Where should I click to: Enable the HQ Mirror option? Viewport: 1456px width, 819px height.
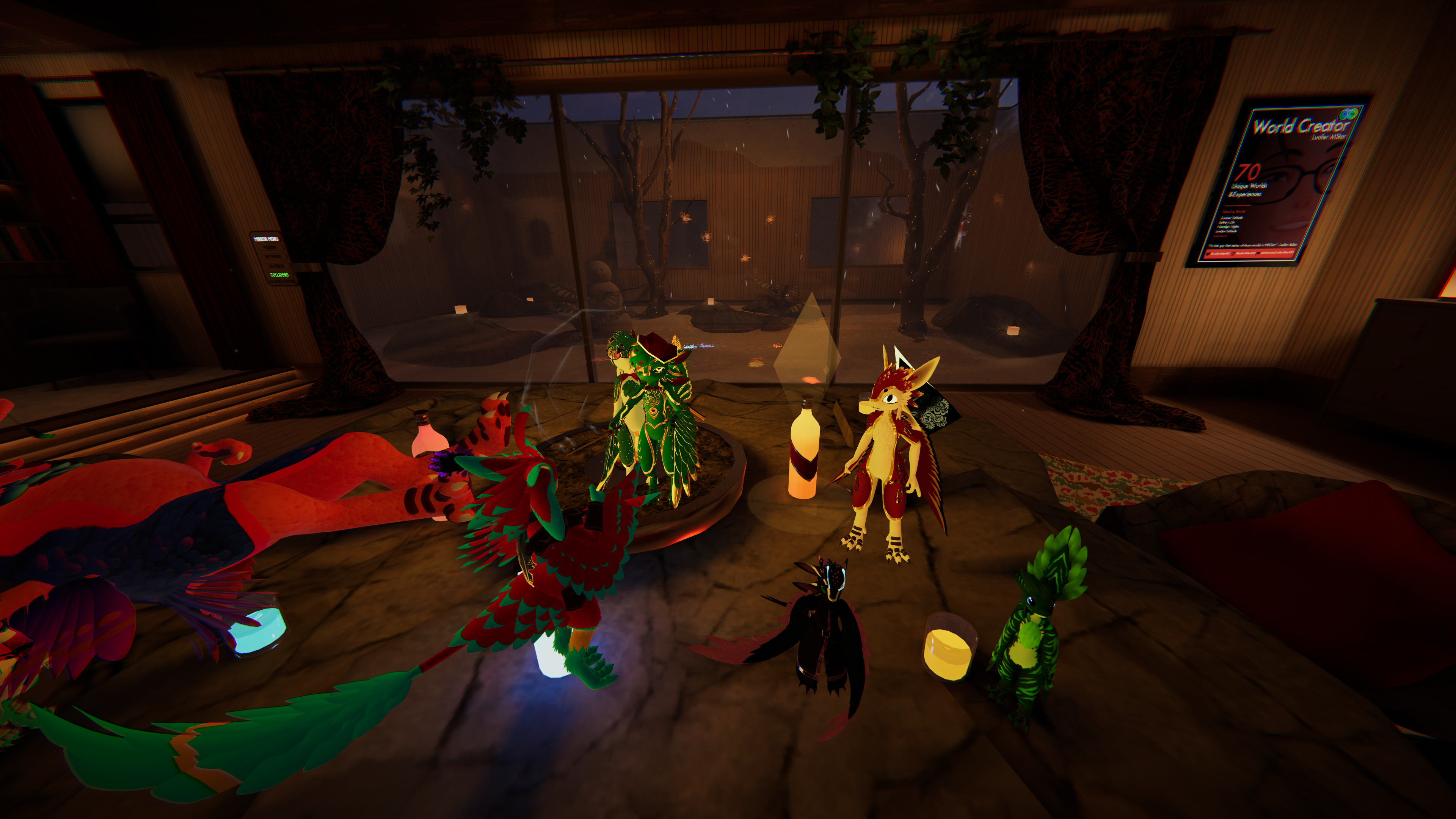point(273,256)
